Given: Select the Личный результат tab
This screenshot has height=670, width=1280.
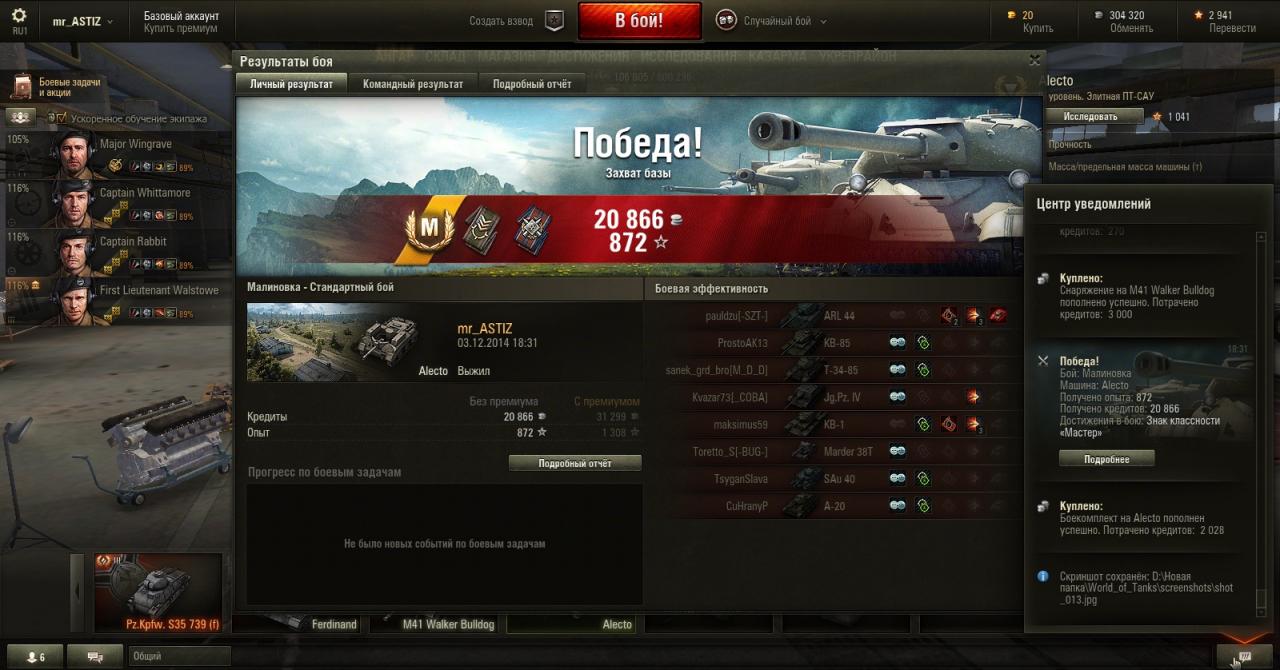Looking at the screenshot, I should coord(291,84).
